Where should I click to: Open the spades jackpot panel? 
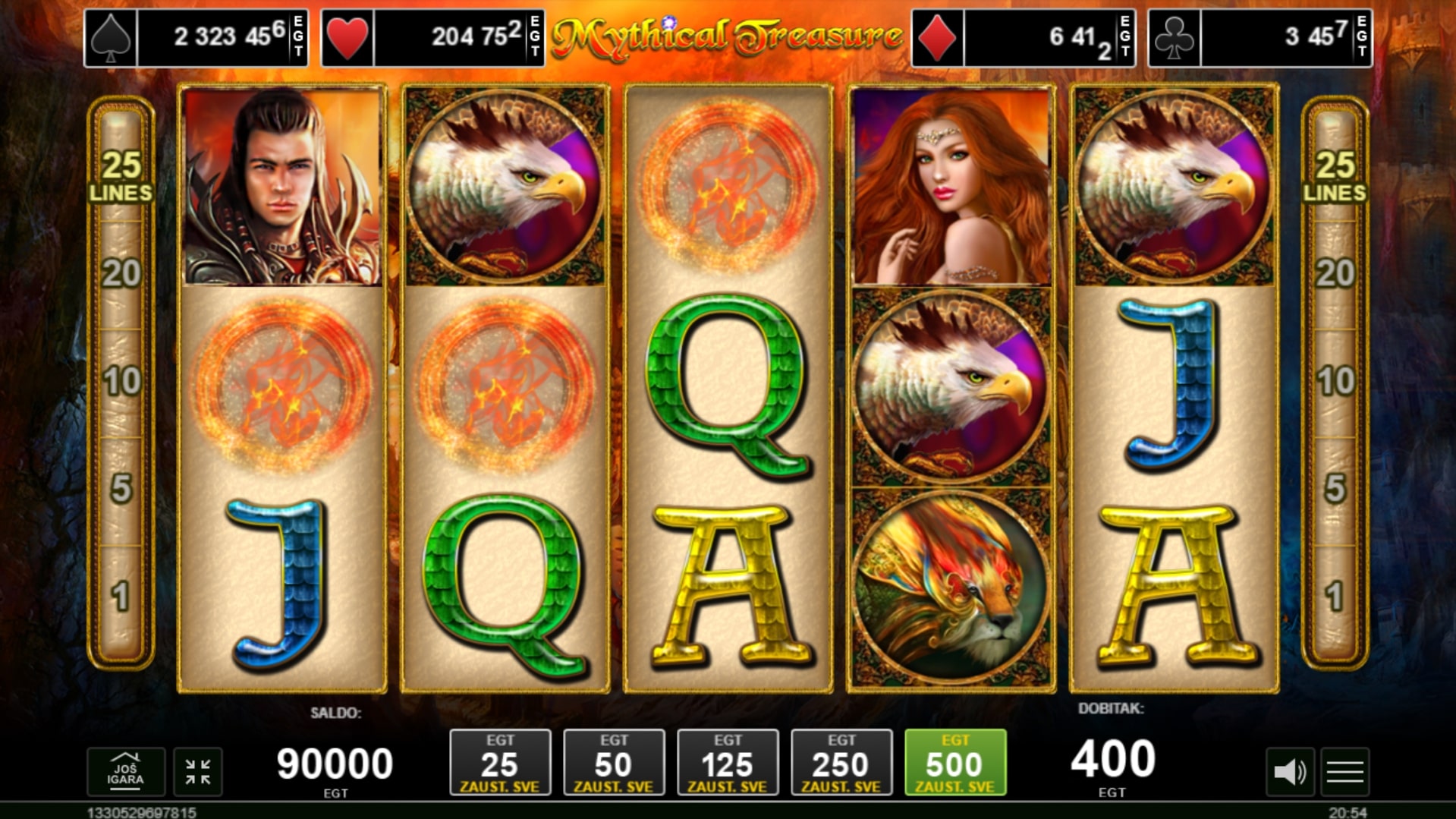click(x=196, y=37)
